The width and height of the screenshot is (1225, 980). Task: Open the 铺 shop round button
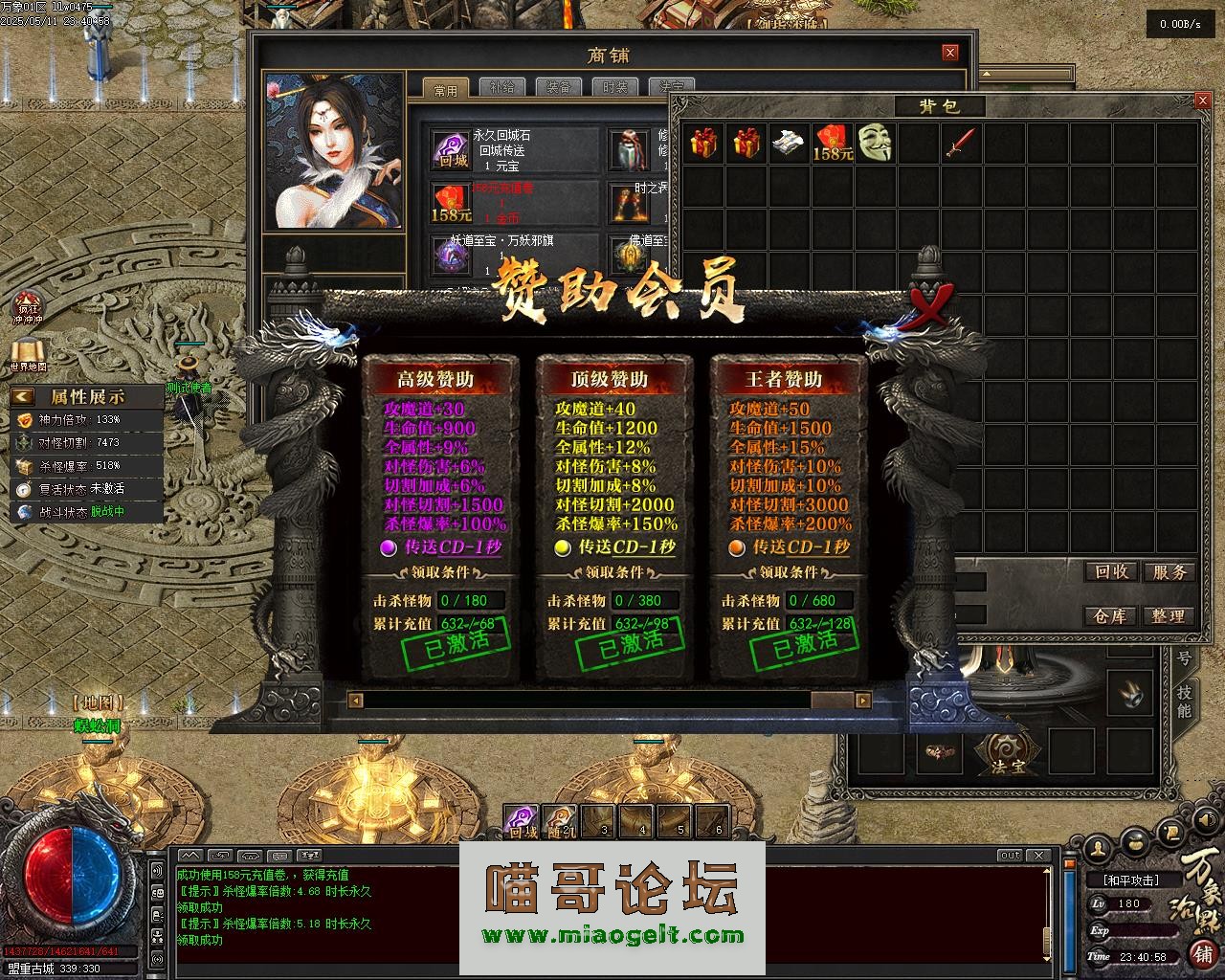pos(1202,953)
